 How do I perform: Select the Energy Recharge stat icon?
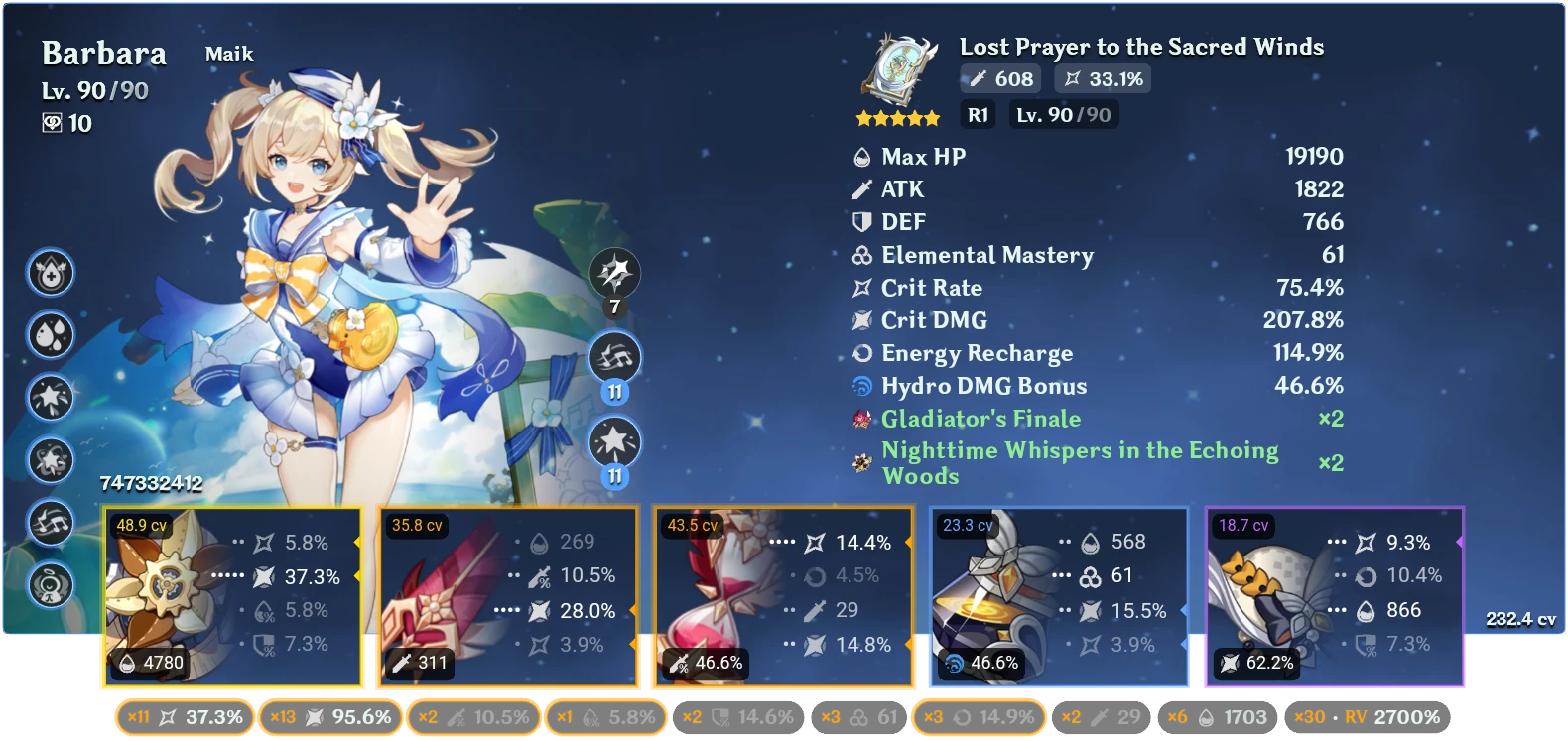[861, 353]
